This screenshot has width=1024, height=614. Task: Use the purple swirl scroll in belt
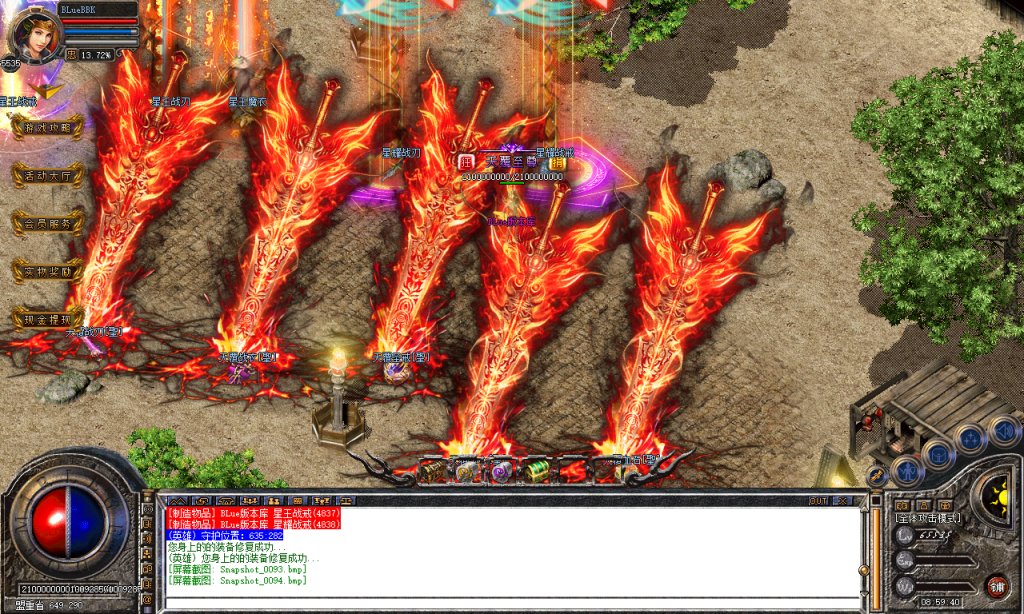(501, 470)
